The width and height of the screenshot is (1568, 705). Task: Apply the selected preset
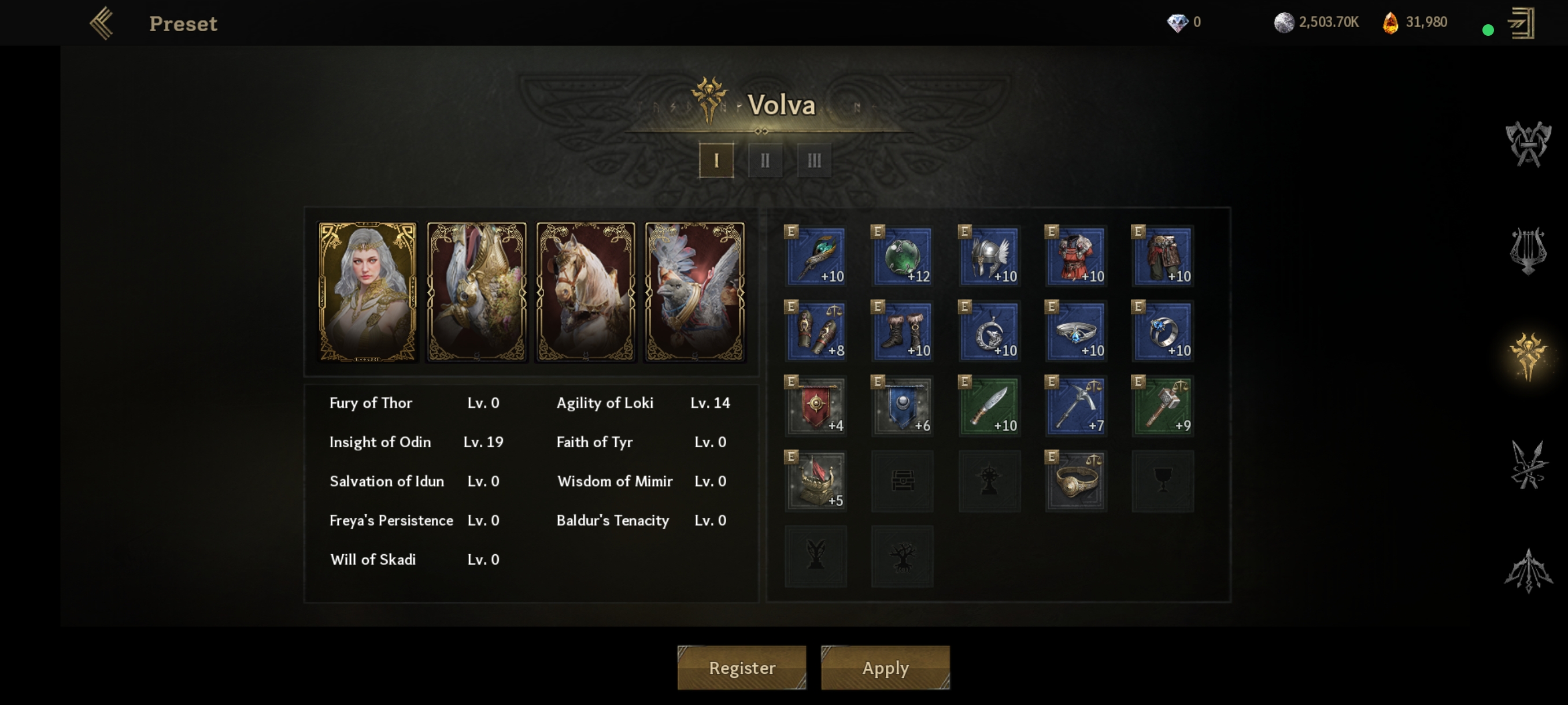(885, 667)
